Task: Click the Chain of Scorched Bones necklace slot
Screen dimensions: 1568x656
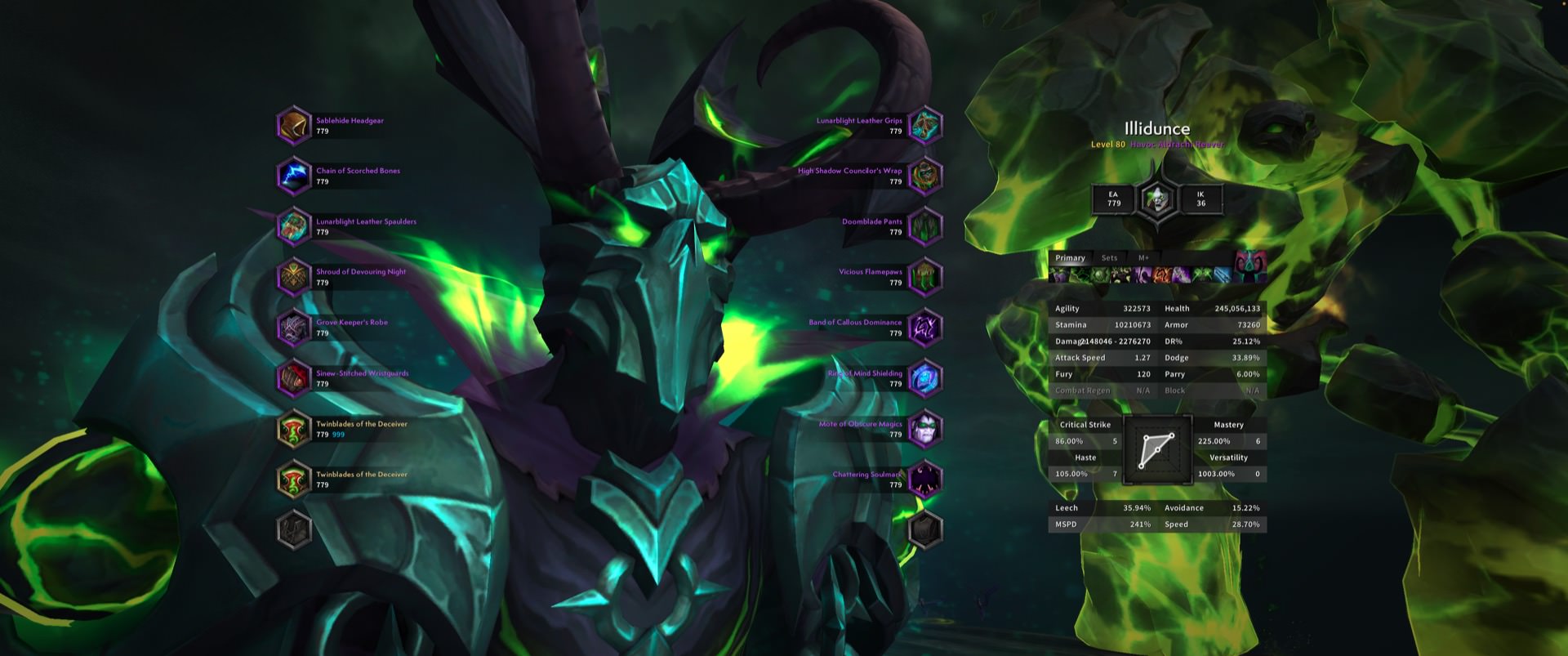Action: [294, 176]
